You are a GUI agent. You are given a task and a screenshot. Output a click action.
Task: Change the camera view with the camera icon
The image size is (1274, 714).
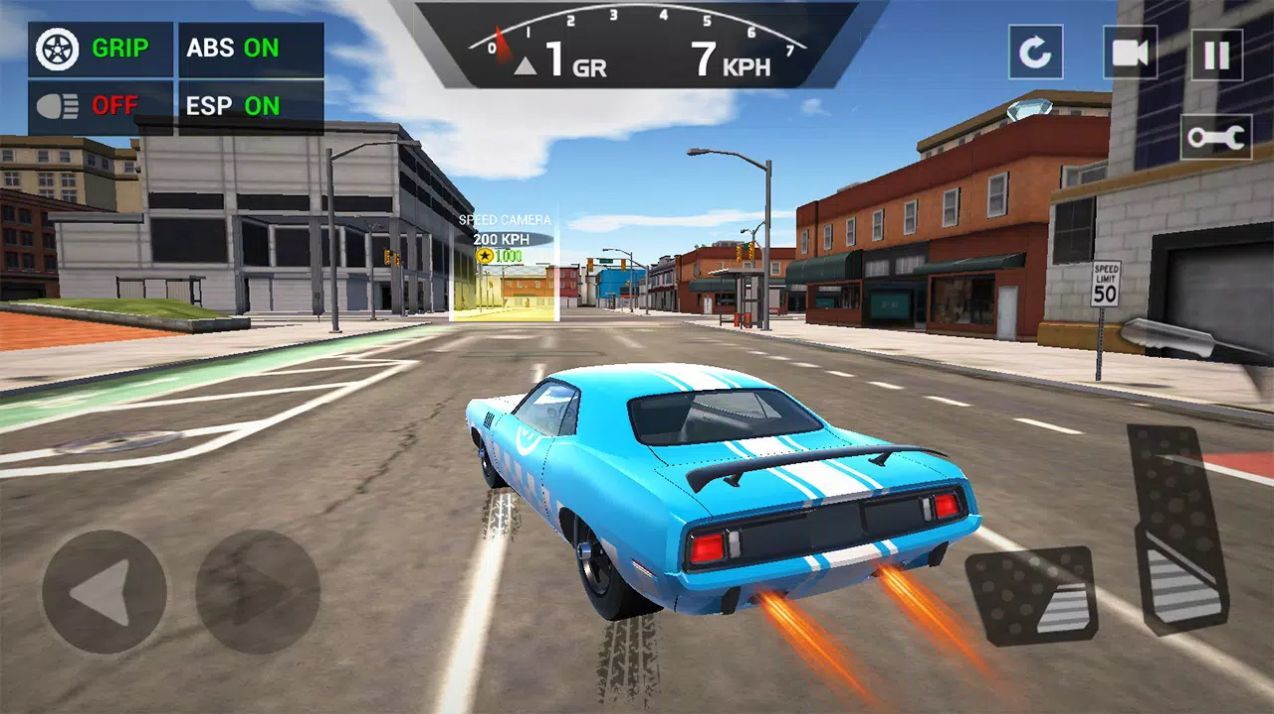[x=1129, y=53]
